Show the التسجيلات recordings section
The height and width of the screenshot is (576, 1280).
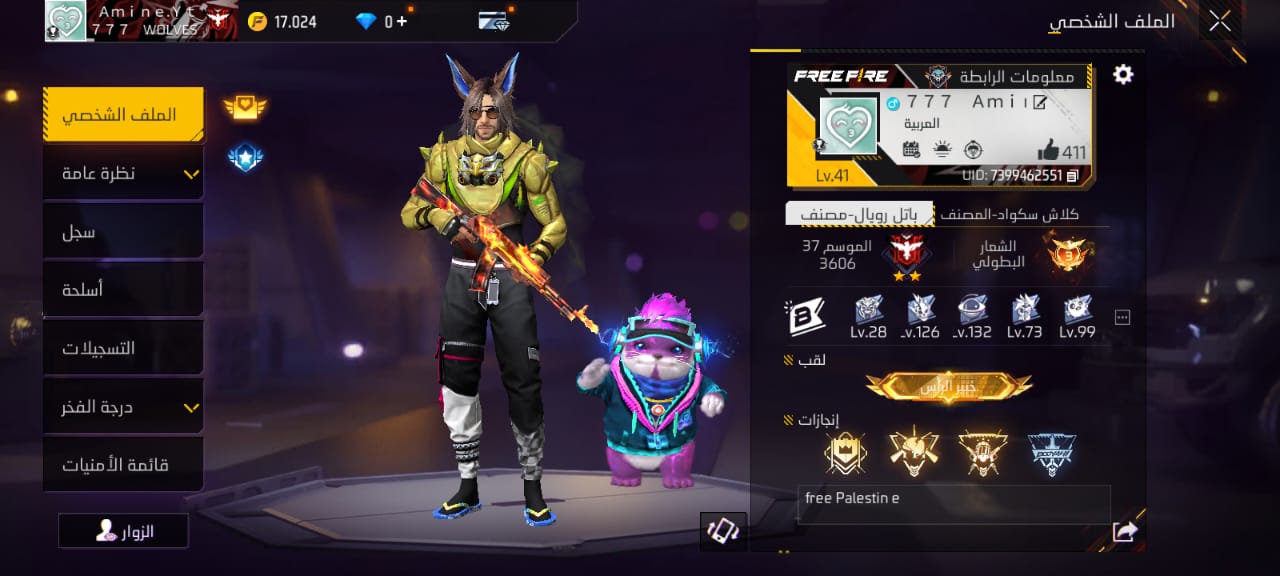(x=123, y=348)
